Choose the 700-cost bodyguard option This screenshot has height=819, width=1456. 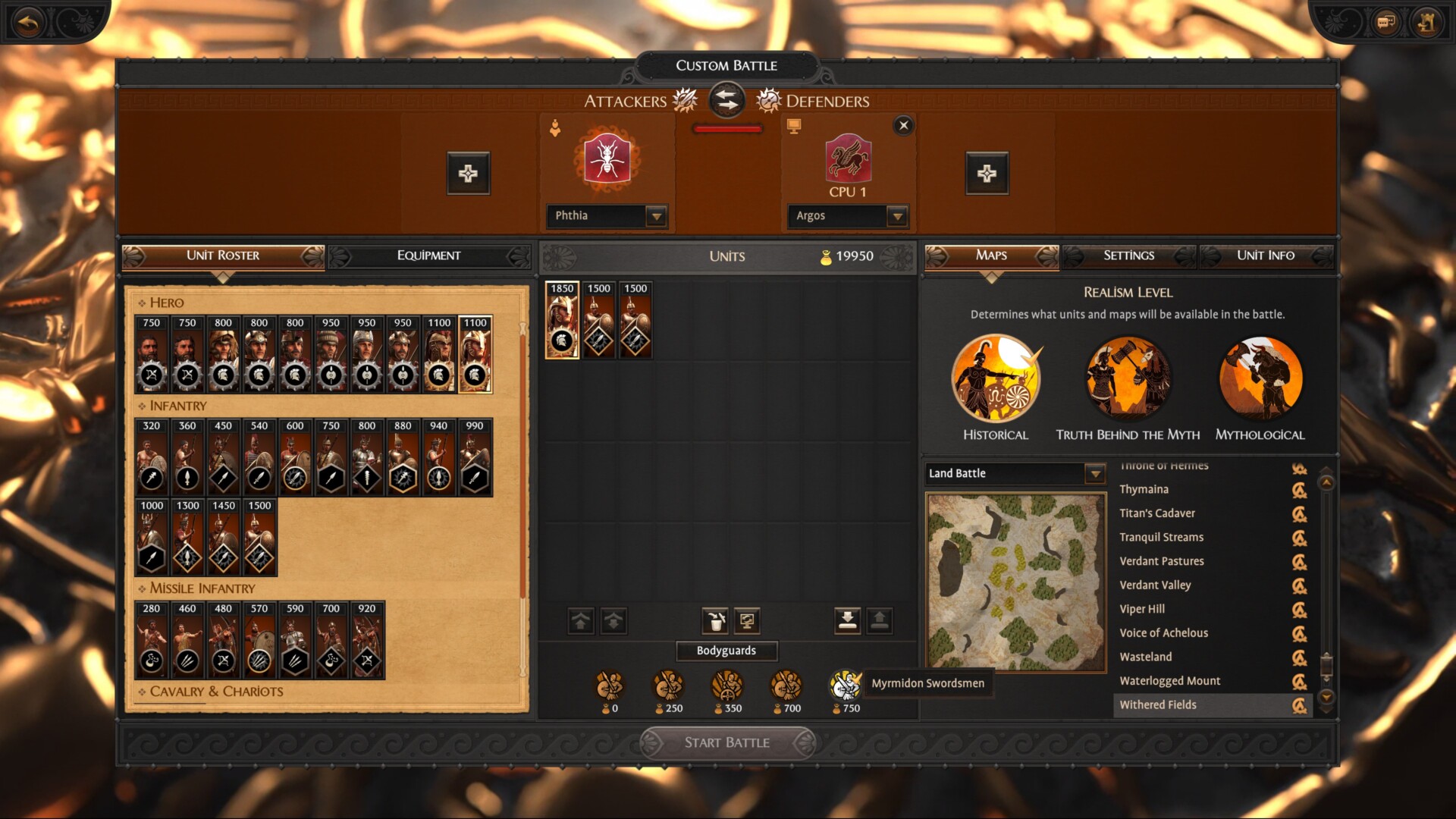click(x=786, y=686)
